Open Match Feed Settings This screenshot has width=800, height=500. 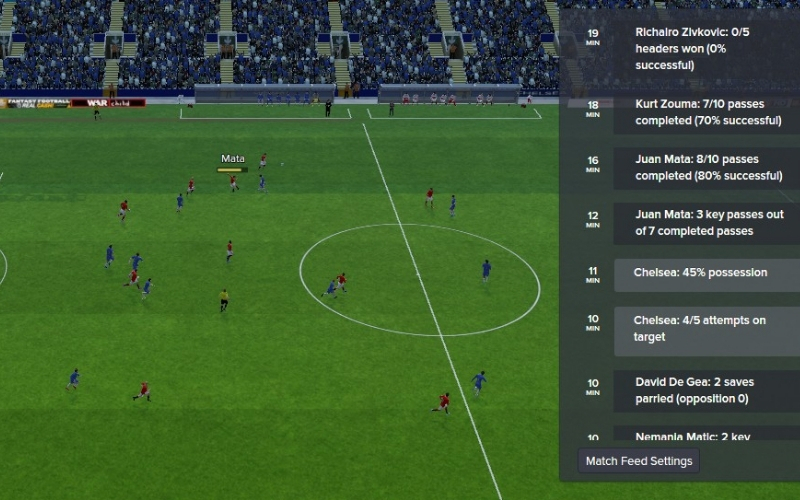click(x=639, y=461)
